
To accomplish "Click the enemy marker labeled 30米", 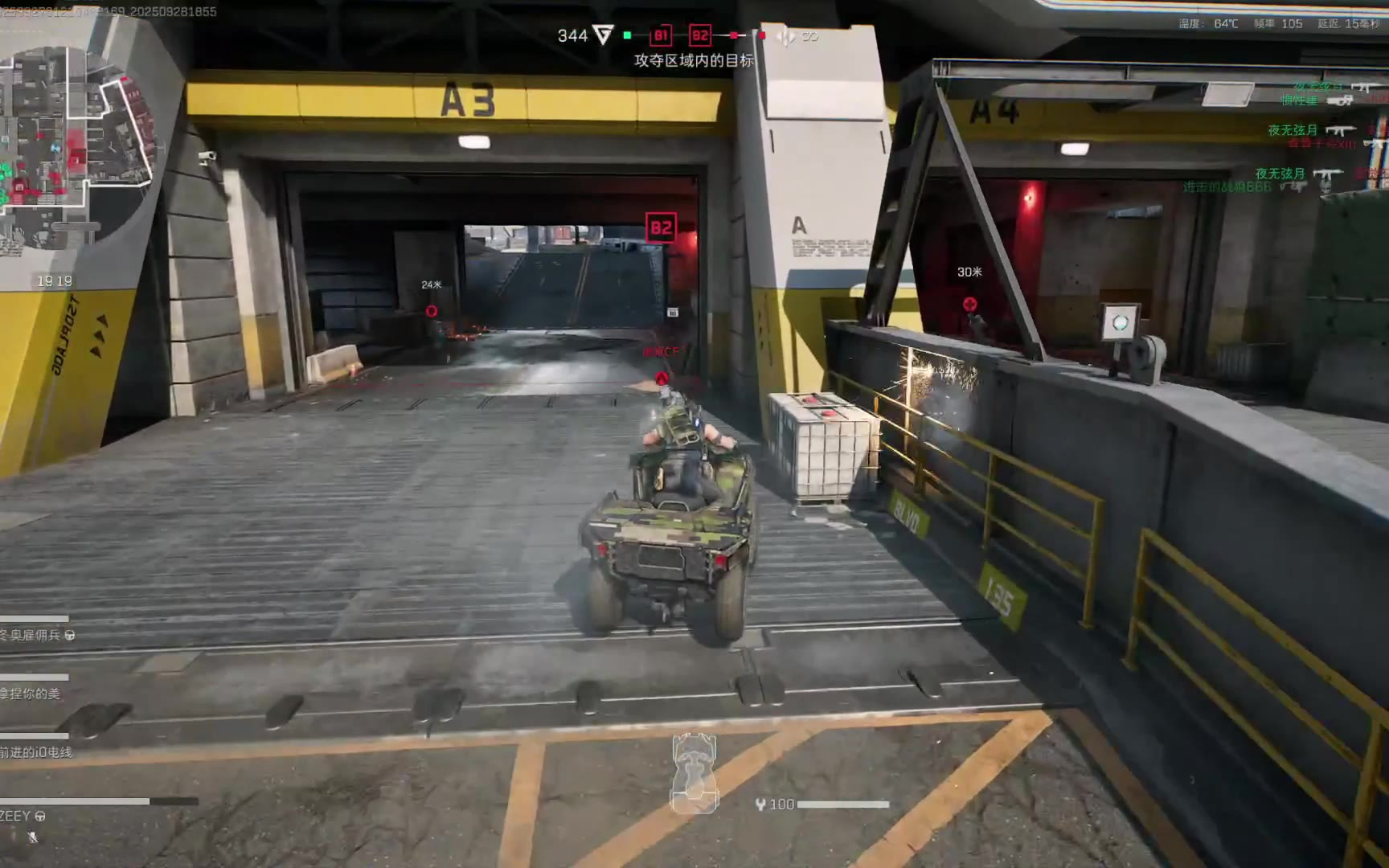I will pyautogui.click(x=970, y=304).
